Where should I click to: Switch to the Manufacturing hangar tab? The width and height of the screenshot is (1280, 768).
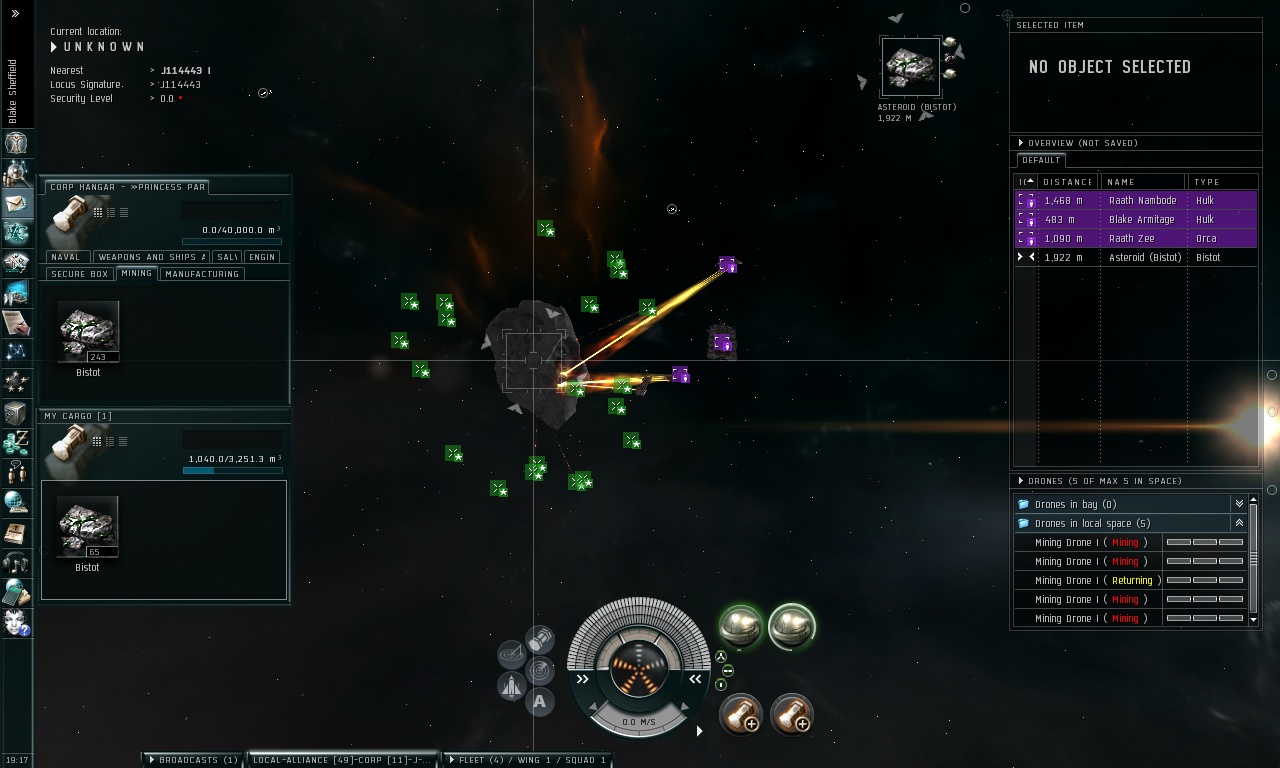pyautogui.click(x=202, y=274)
